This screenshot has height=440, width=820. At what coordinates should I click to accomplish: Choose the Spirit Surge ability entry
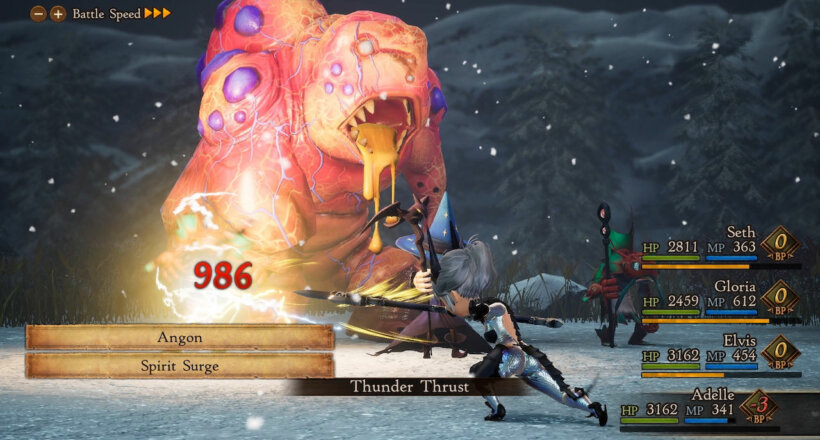click(x=180, y=365)
